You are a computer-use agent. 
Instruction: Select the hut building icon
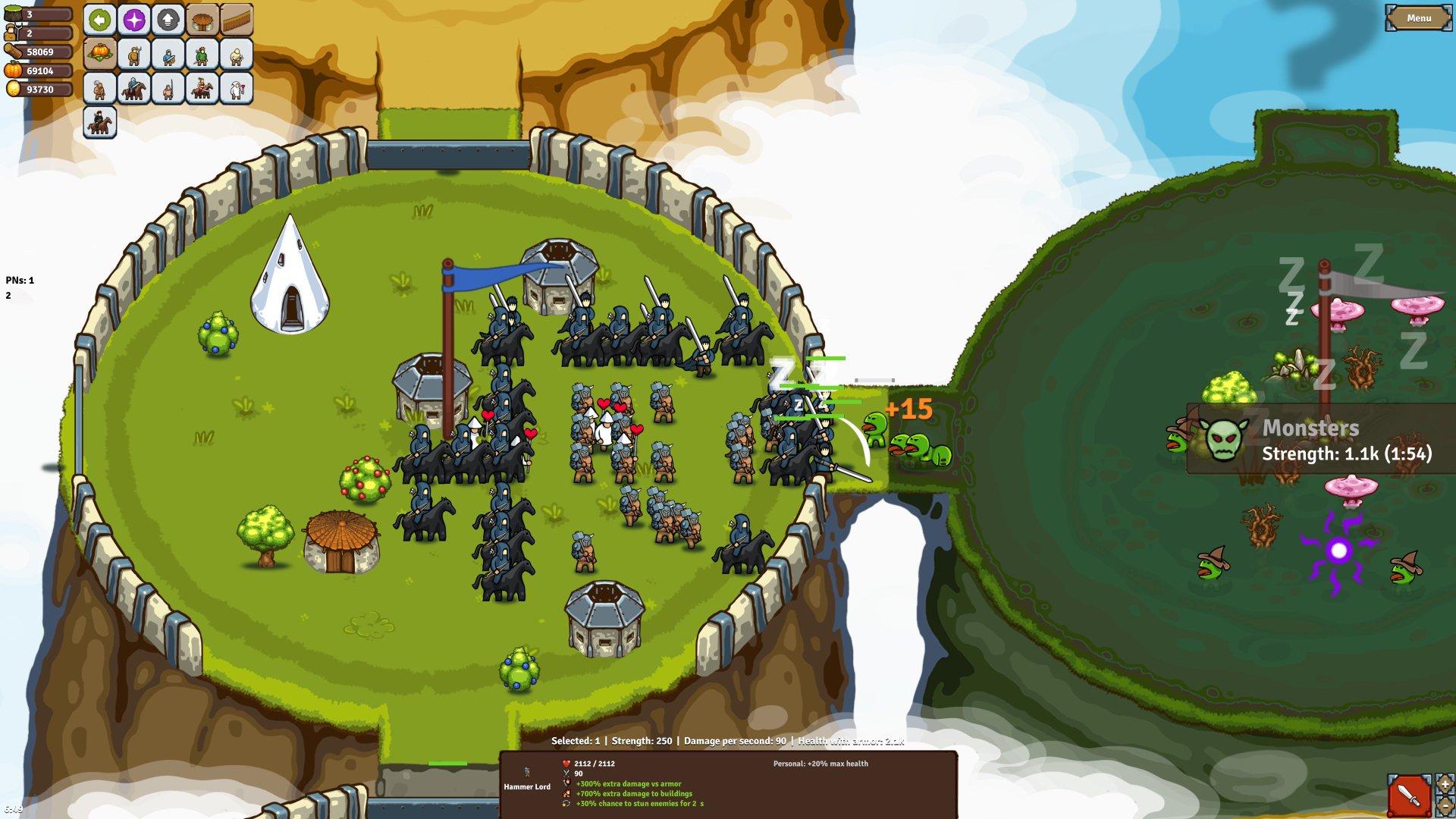point(202,20)
